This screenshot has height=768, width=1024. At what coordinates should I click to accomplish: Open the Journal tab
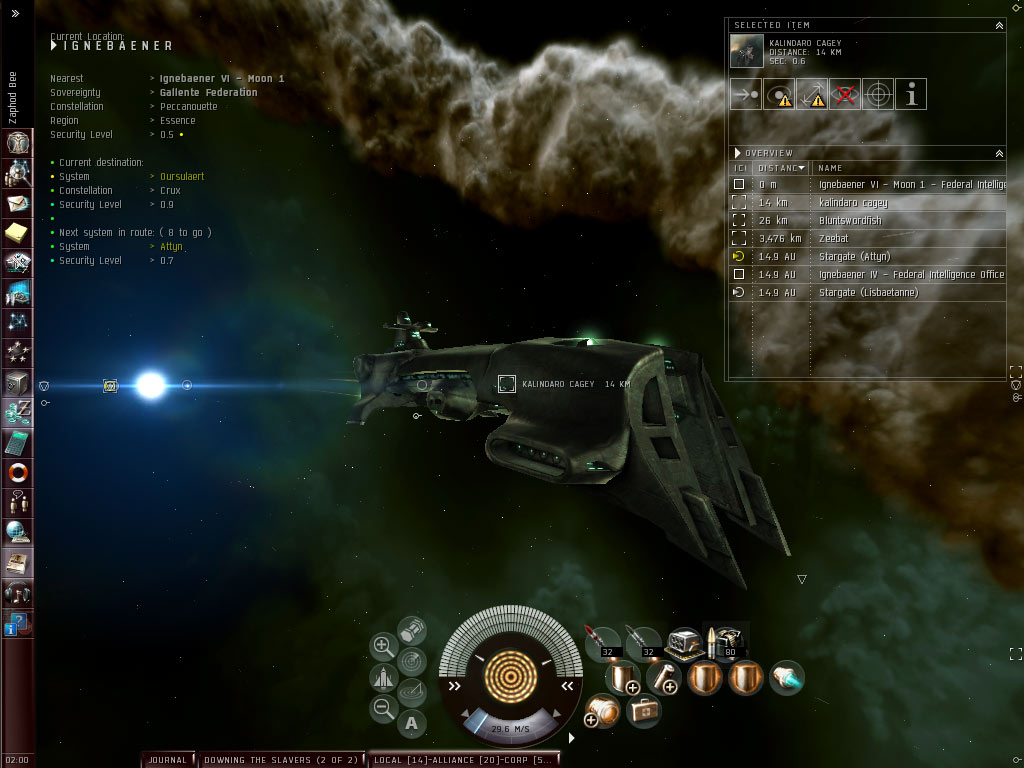[167, 760]
